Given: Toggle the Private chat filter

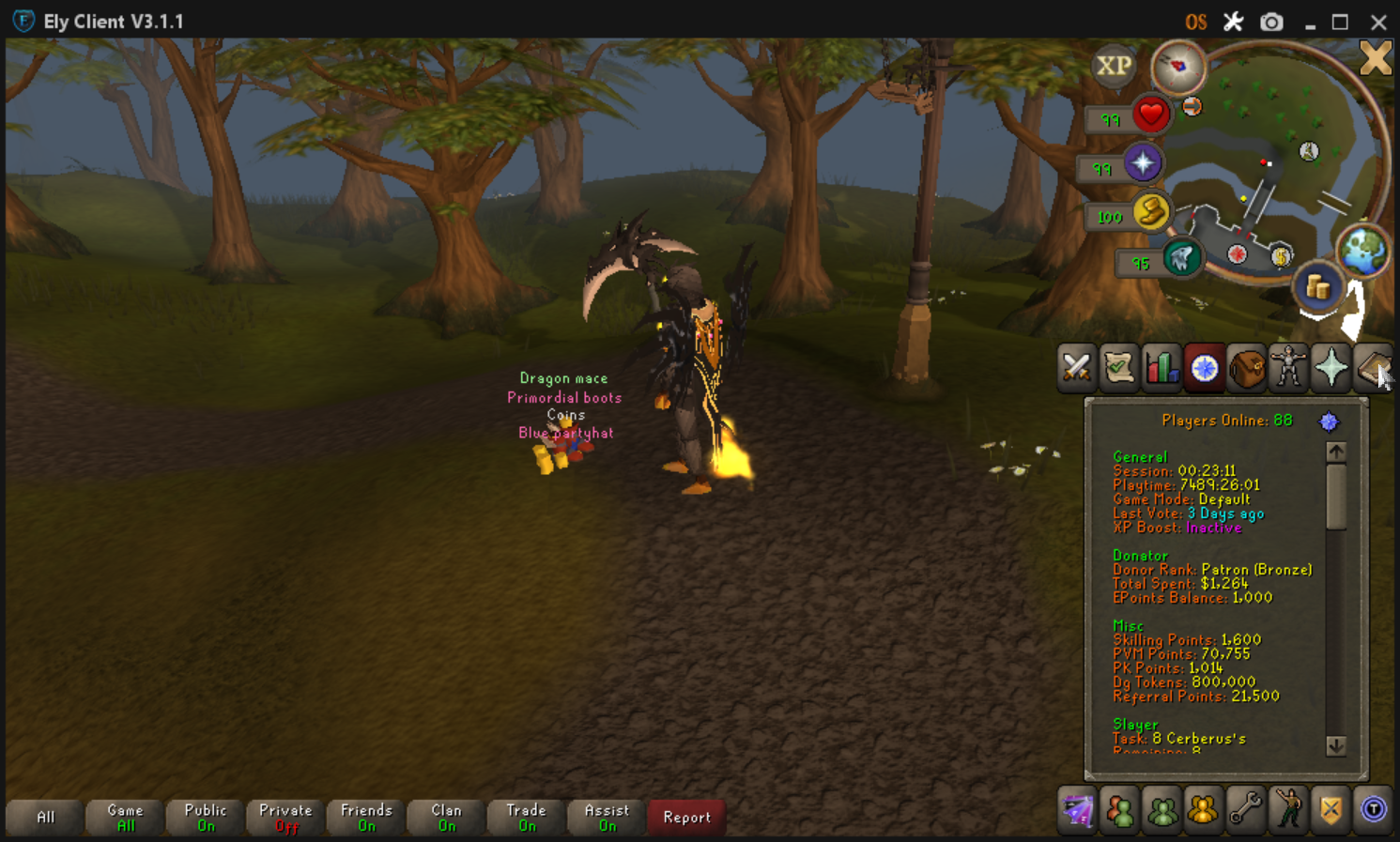Looking at the screenshot, I should (285, 817).
